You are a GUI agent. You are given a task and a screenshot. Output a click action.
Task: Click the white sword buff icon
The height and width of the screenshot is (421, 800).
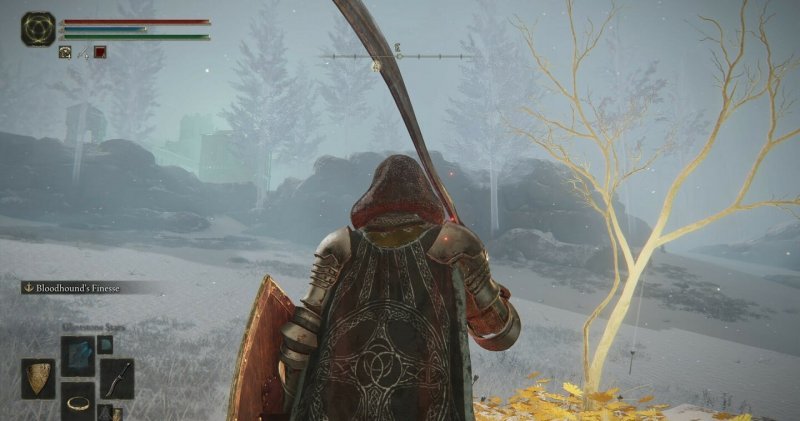[x=83, y=52]
